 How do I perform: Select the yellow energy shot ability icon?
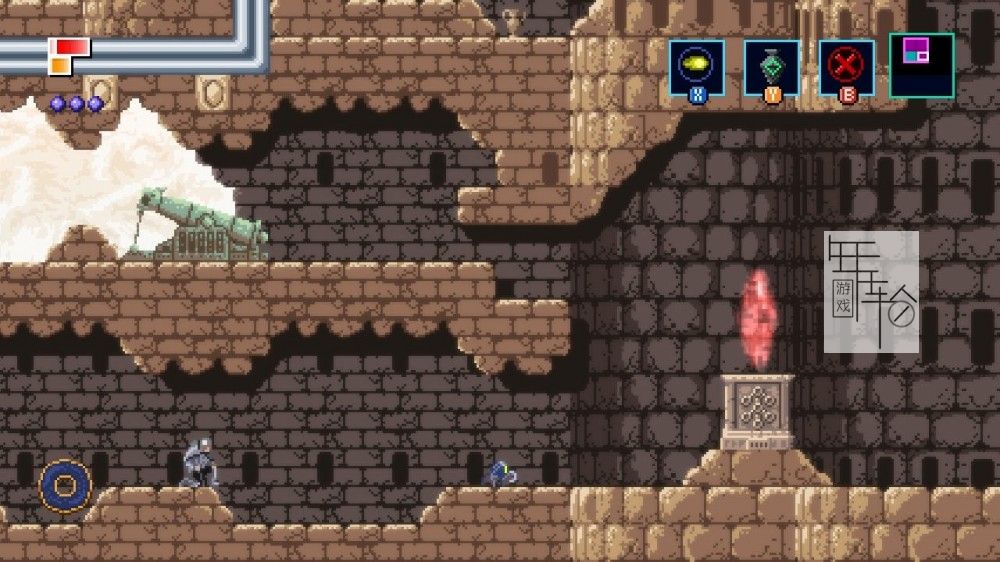coord(697,66)
